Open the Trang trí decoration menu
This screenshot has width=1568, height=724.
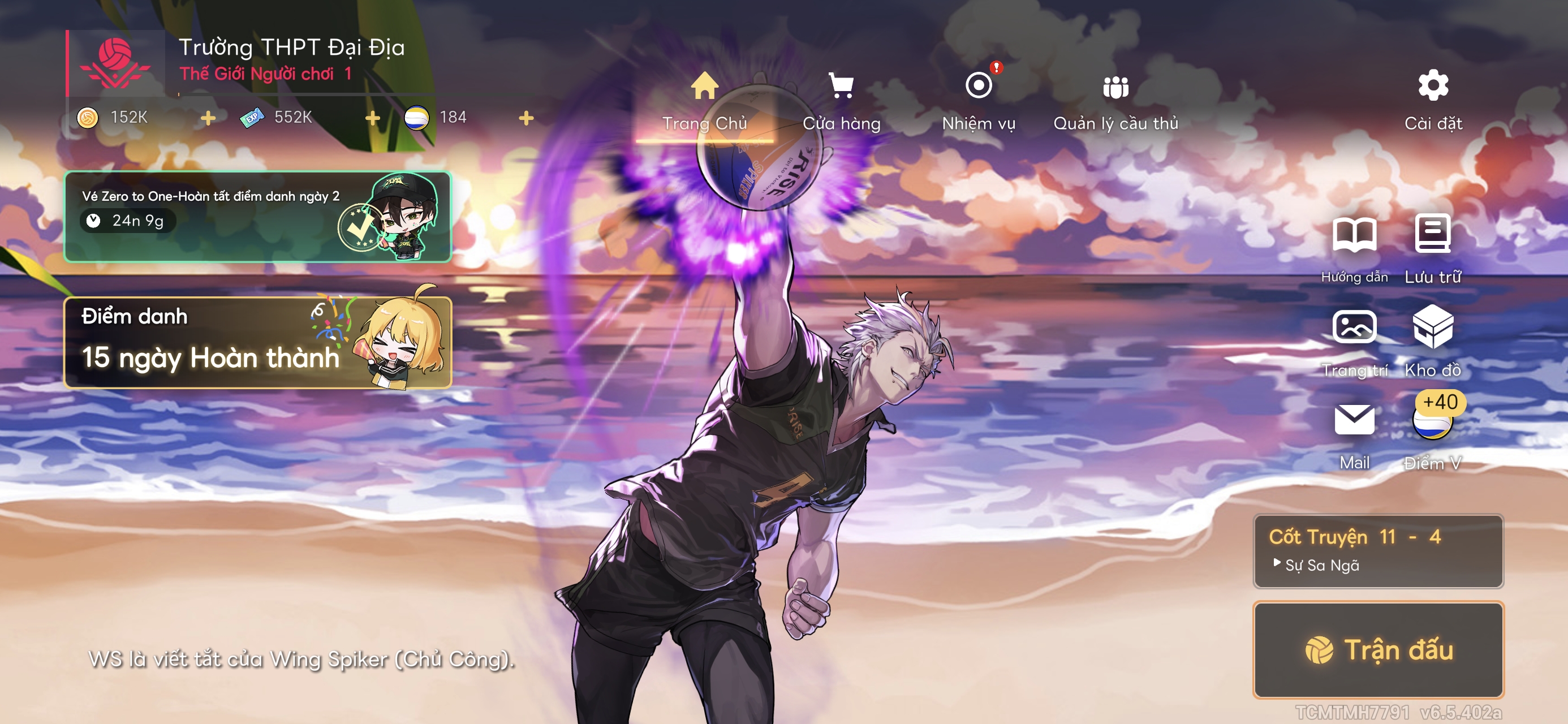coord(1354,341)
